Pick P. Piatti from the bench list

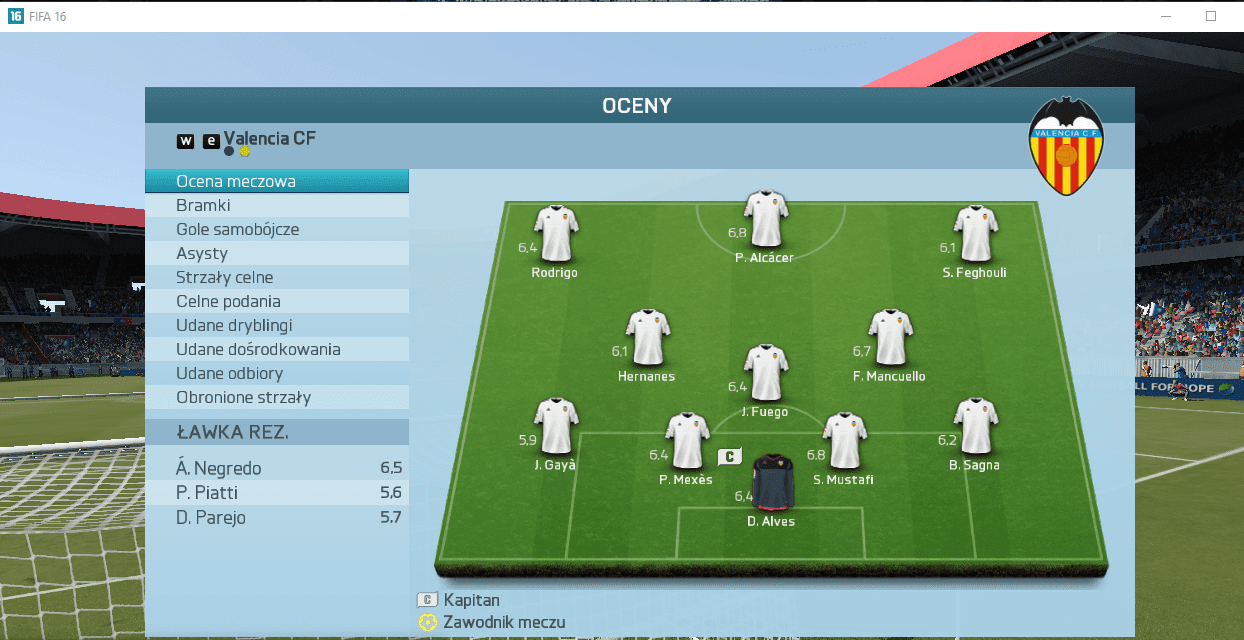click(x=276, y=493)
